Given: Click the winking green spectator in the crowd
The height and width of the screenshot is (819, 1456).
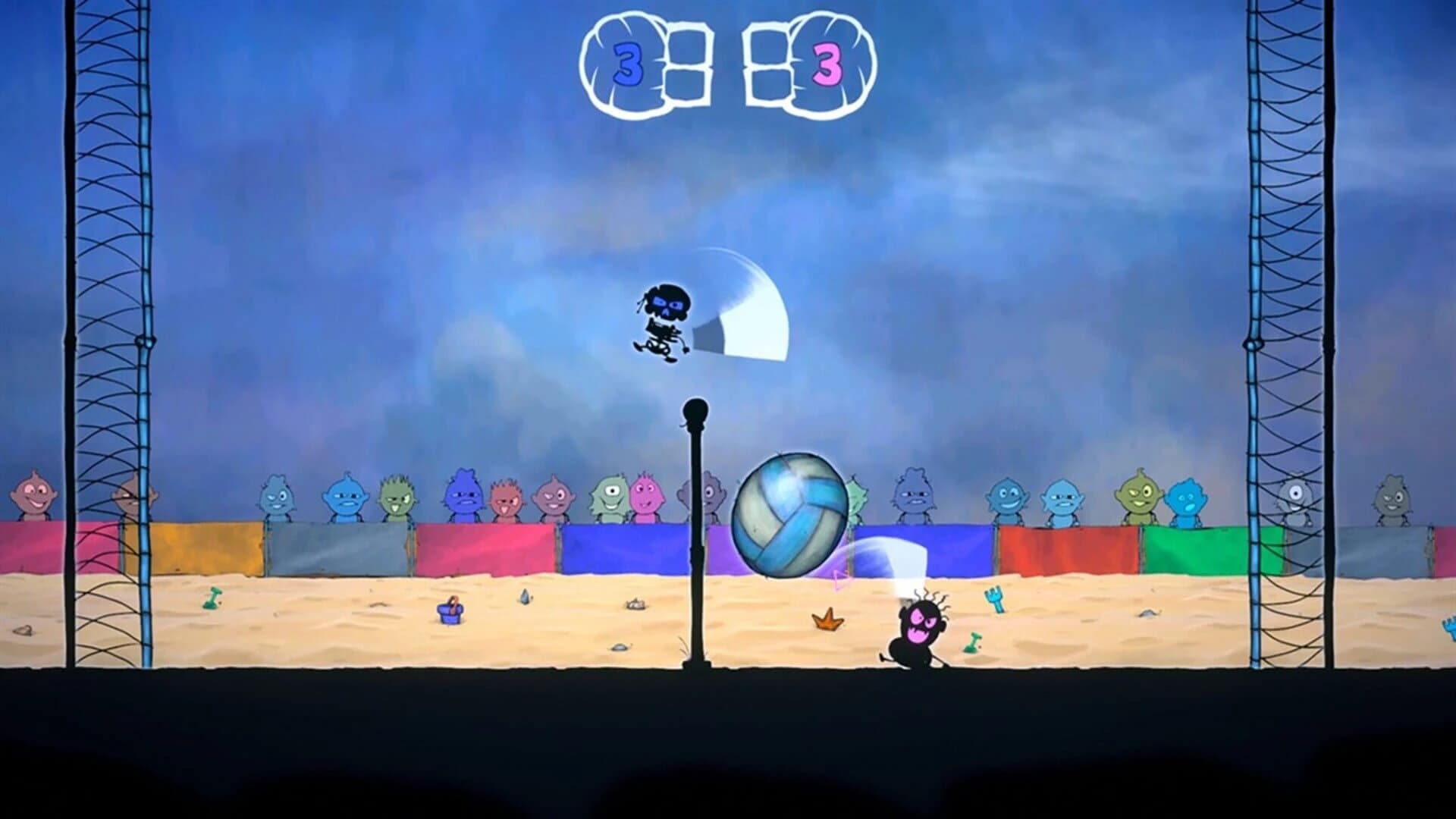Looking at the screenshot, I should tap(394, 497).
